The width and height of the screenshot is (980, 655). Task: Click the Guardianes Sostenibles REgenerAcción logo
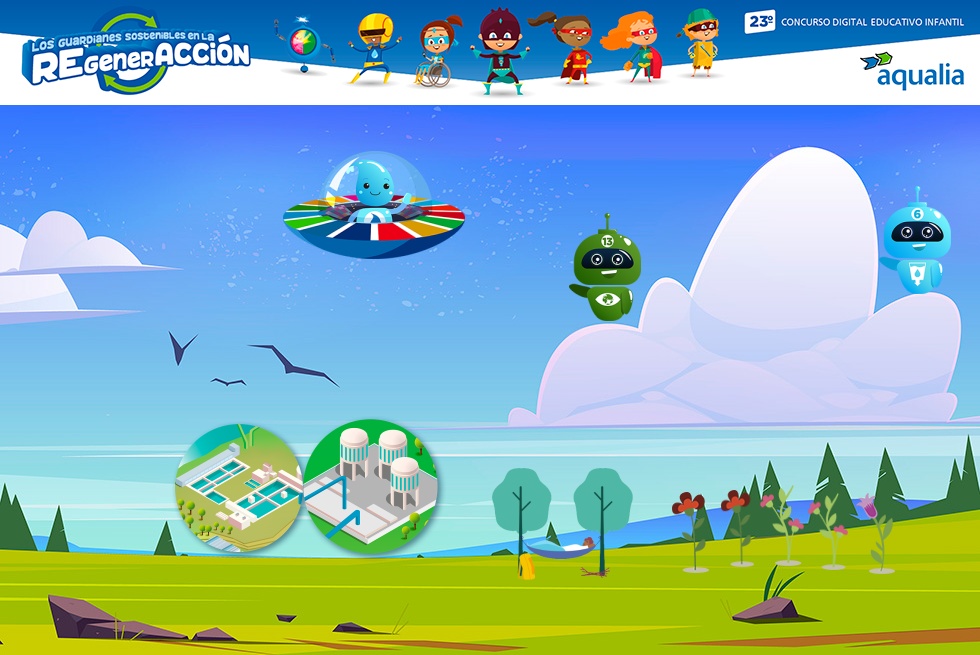click(138, 55)
